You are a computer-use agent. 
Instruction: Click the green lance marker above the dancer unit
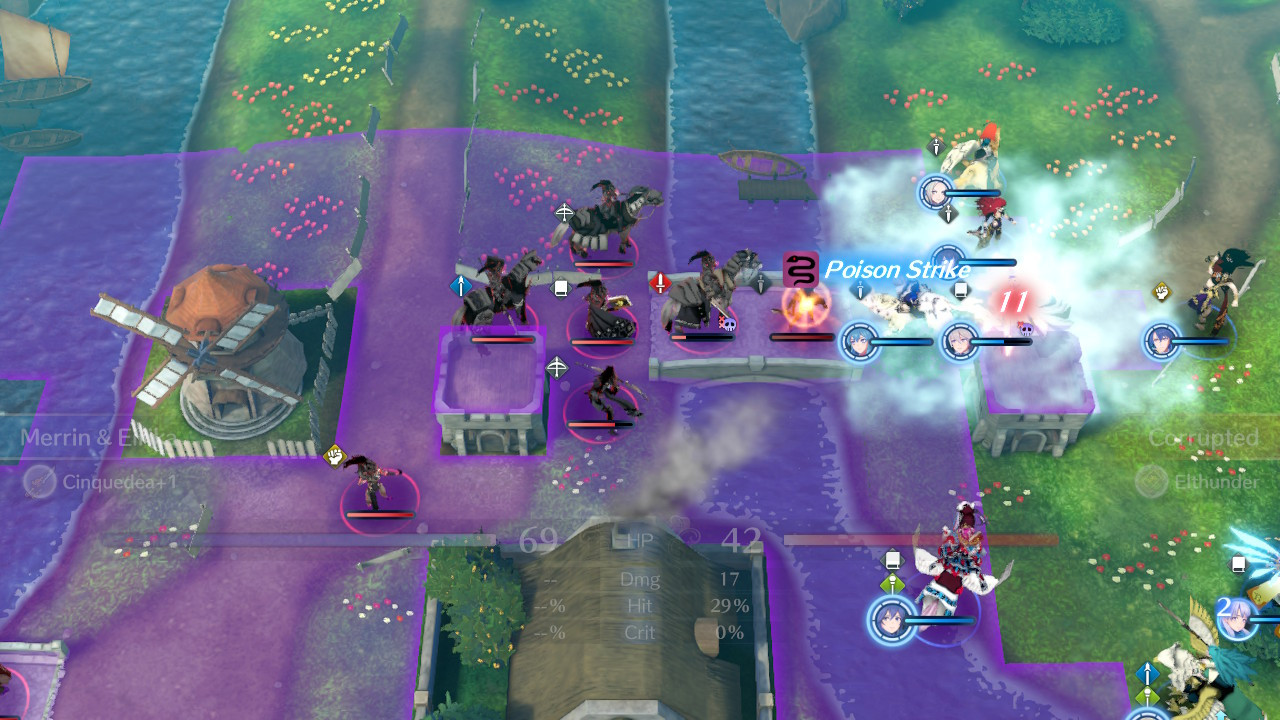pos(893,582)
